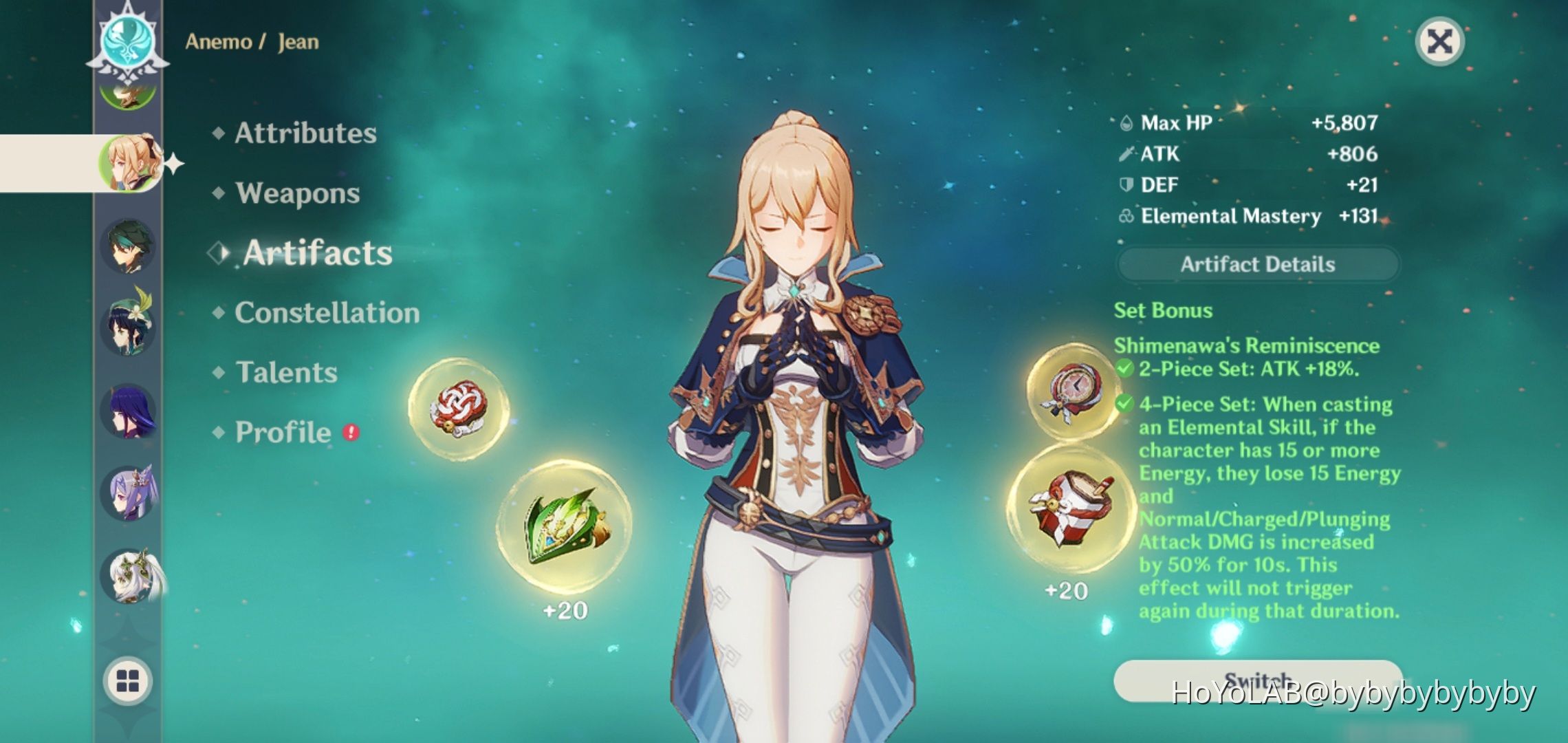Choose Venti from the character list
This screenshot has width=1568, height=743.
tap(128, 325)
